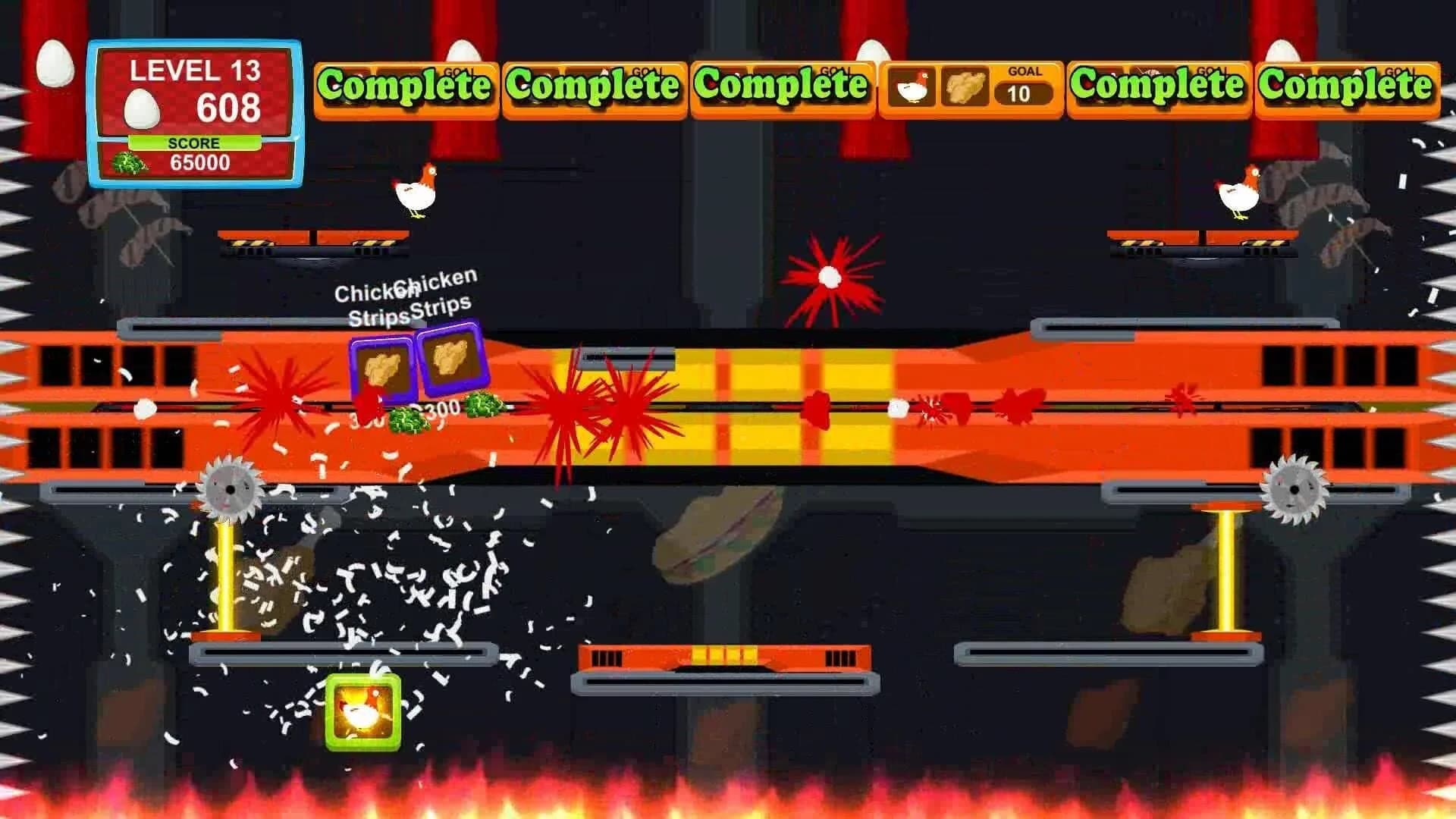This screenshot has width=1456, height=819.
Task: Open the last Complete banner on the right
Action: (1349, 86)
